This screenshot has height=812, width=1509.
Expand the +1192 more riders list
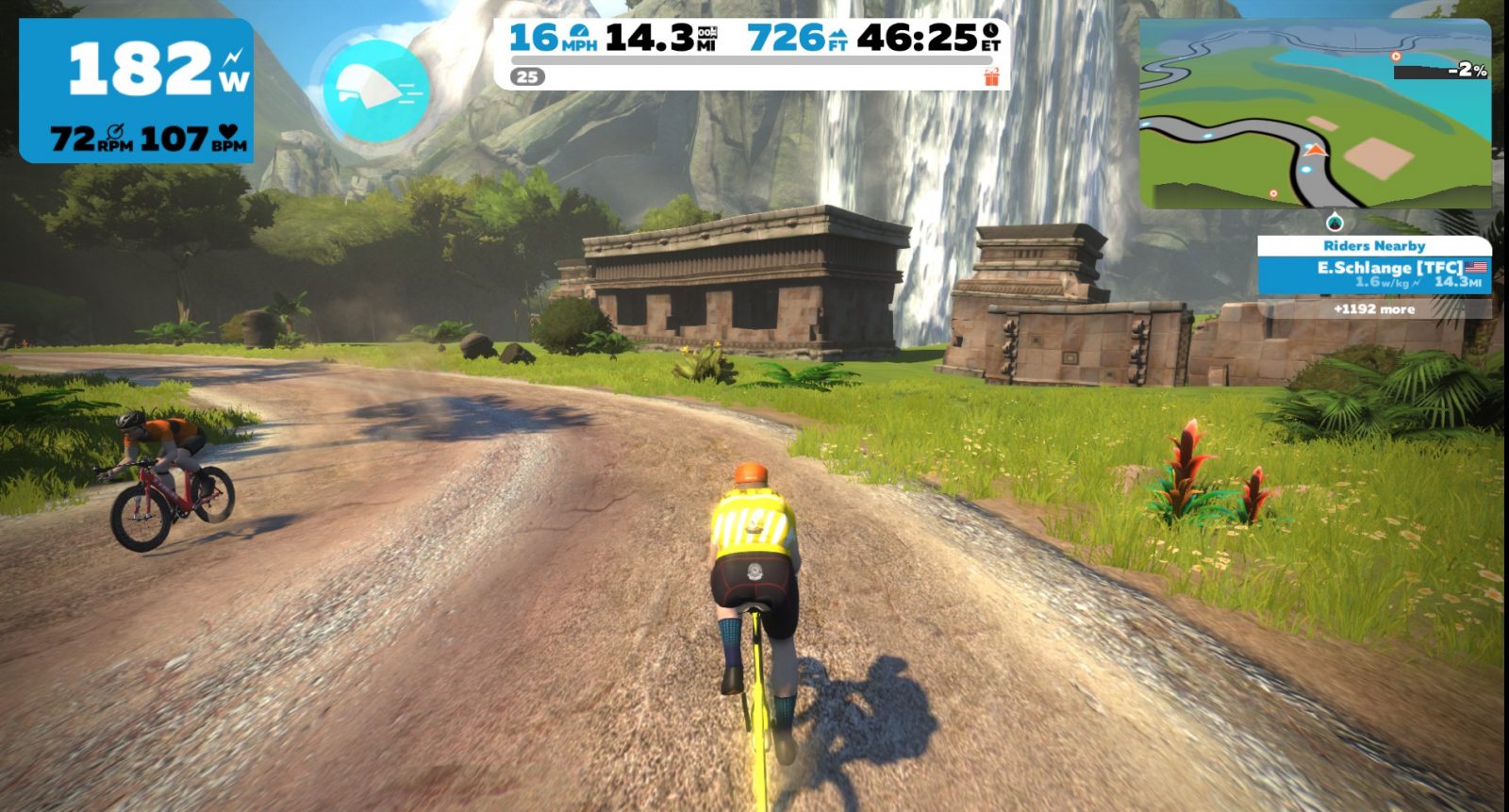coord(1374,309)
